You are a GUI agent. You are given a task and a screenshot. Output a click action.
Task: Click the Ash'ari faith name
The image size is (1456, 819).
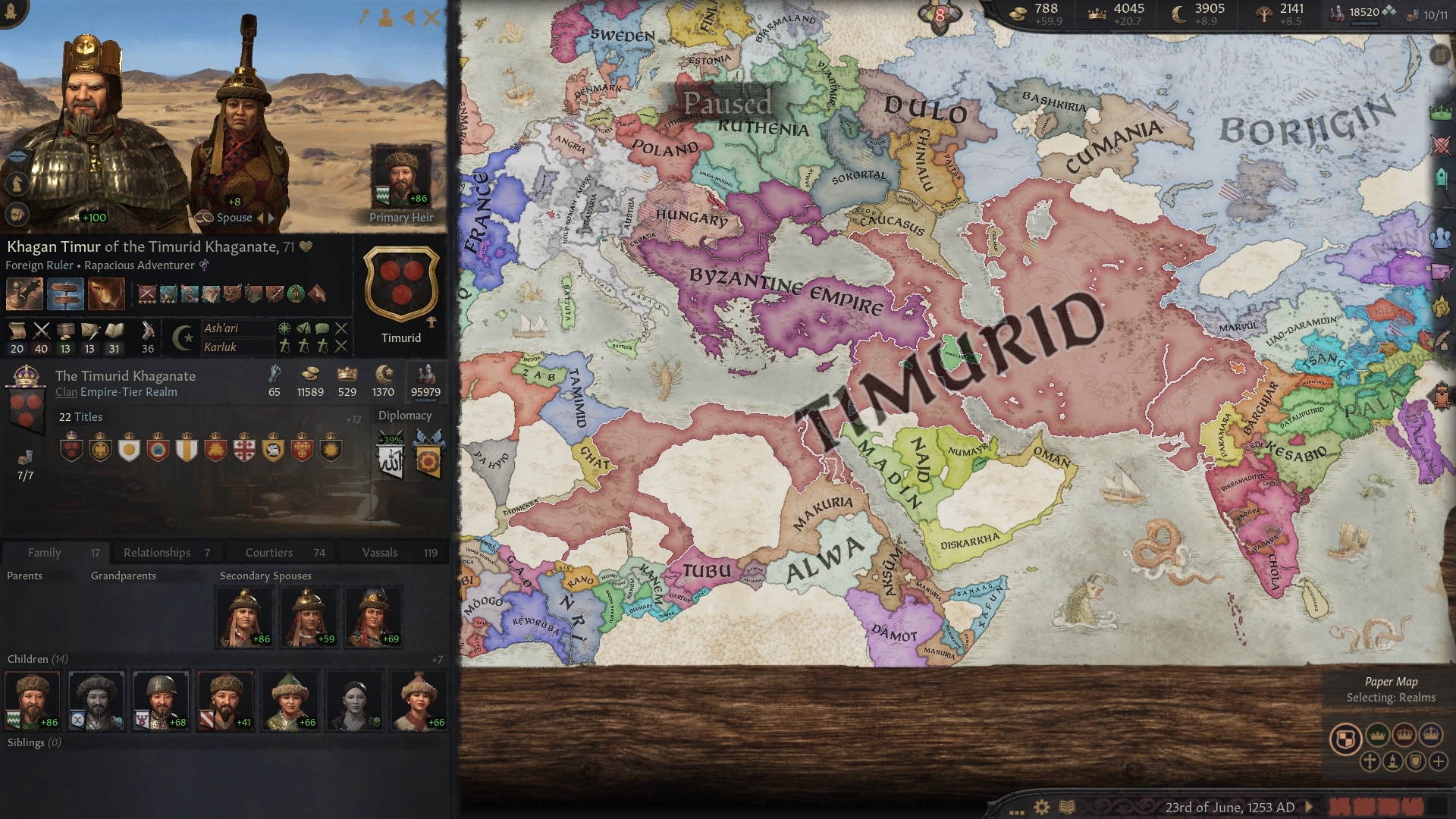(221, 329)
